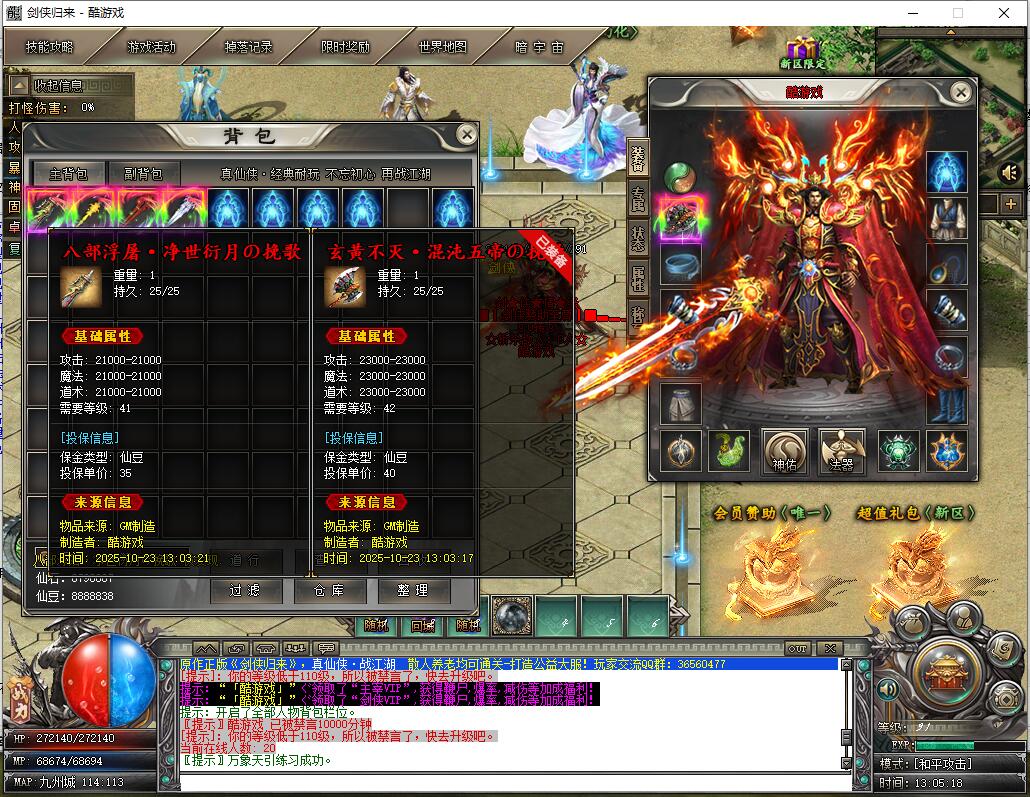Switch to the 副背包 secondary bag tab
The width and height of the screenshot is (1030, 797).
143,174
